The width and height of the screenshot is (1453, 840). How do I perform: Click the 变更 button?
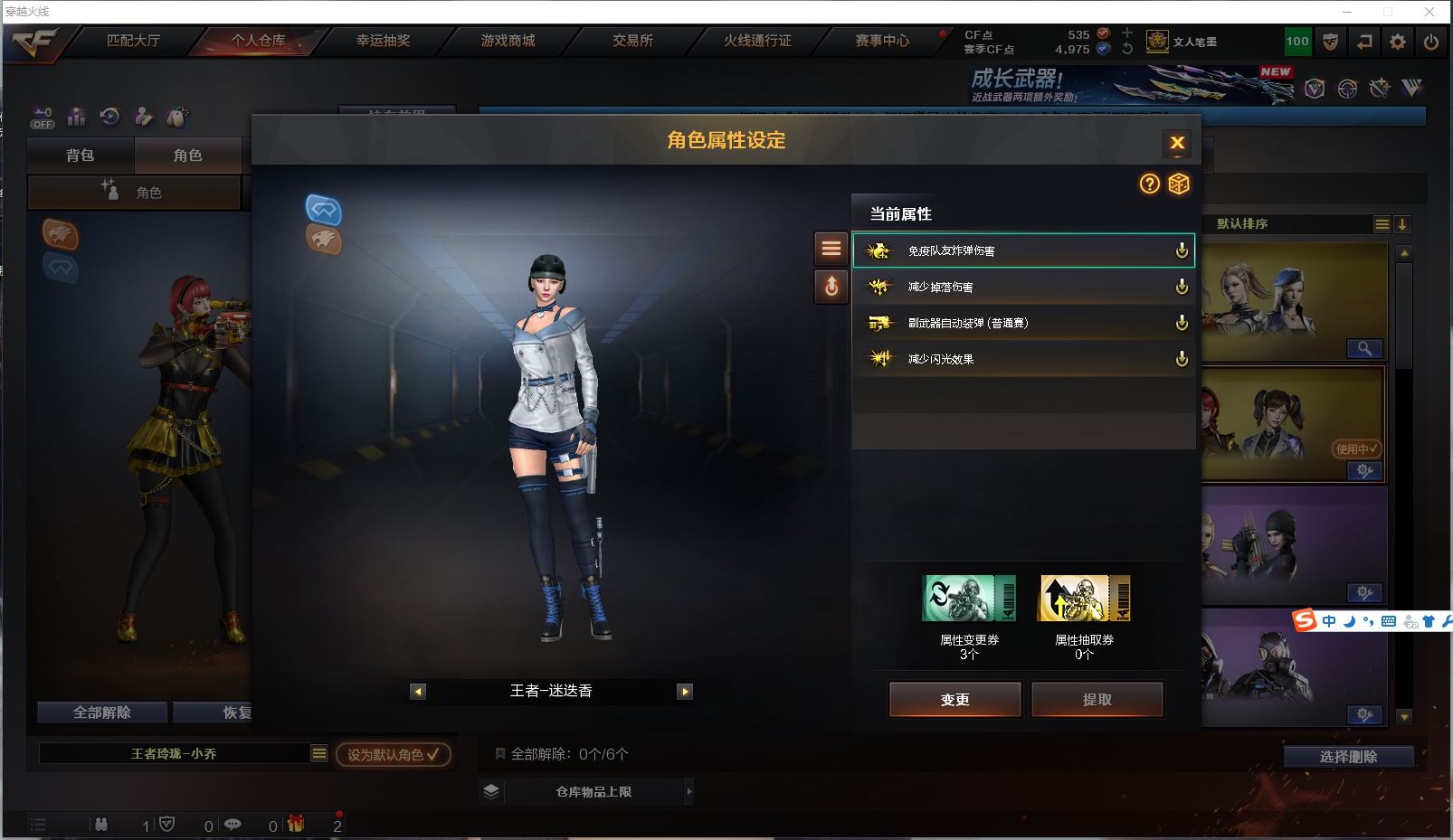pos(955,699)
